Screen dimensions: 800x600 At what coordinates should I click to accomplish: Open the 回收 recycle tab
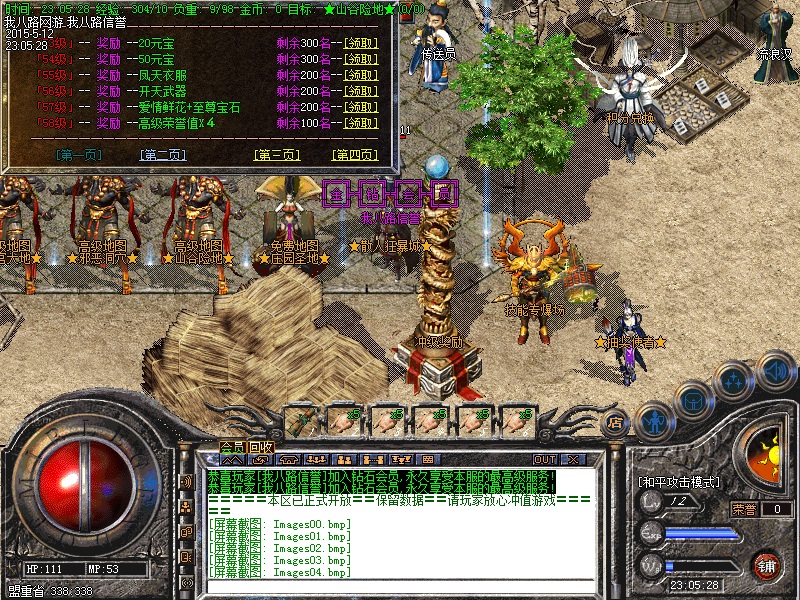pyautogui.click(x=262, y=446)
